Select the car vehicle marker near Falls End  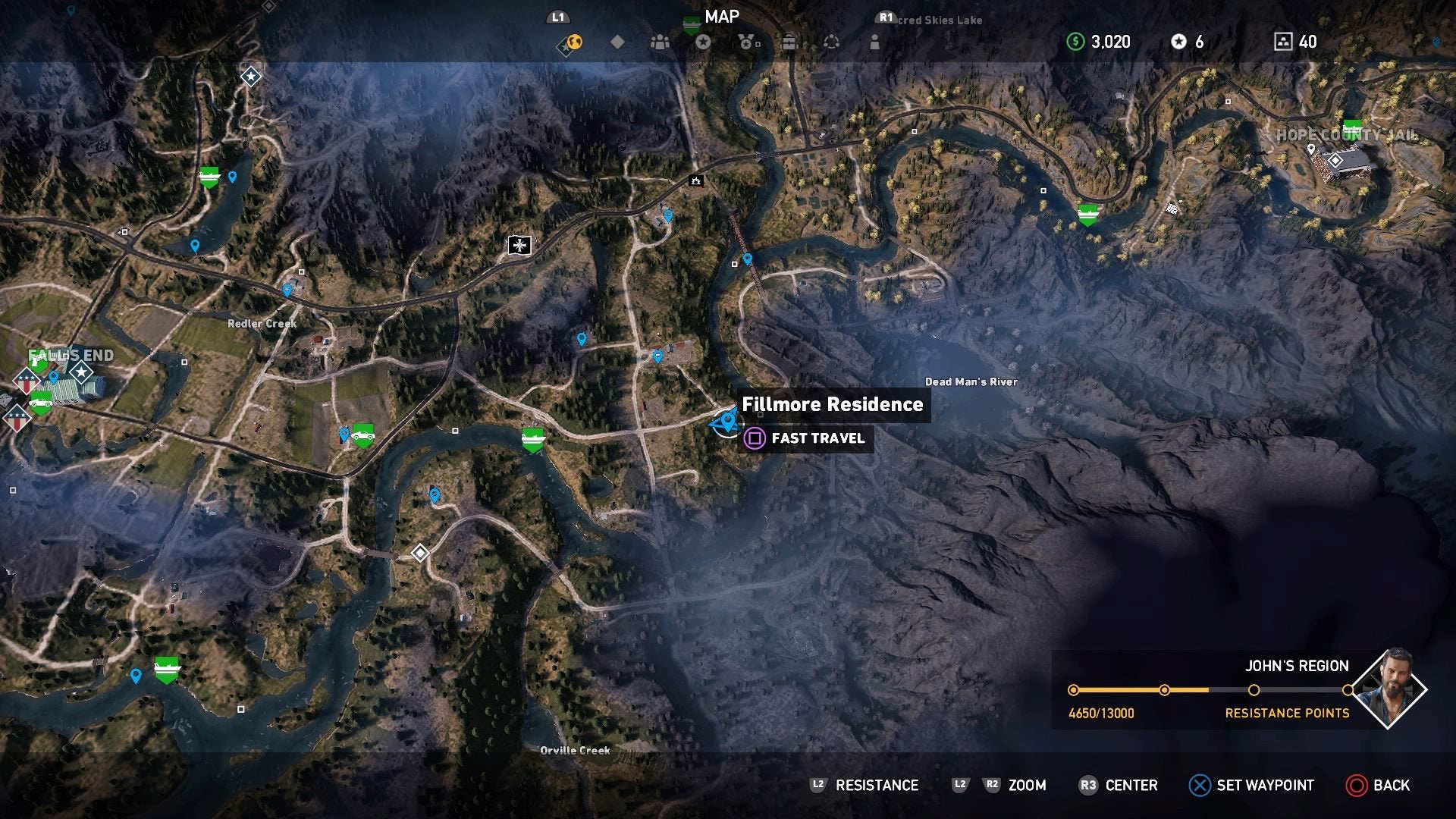click(41, 403)
